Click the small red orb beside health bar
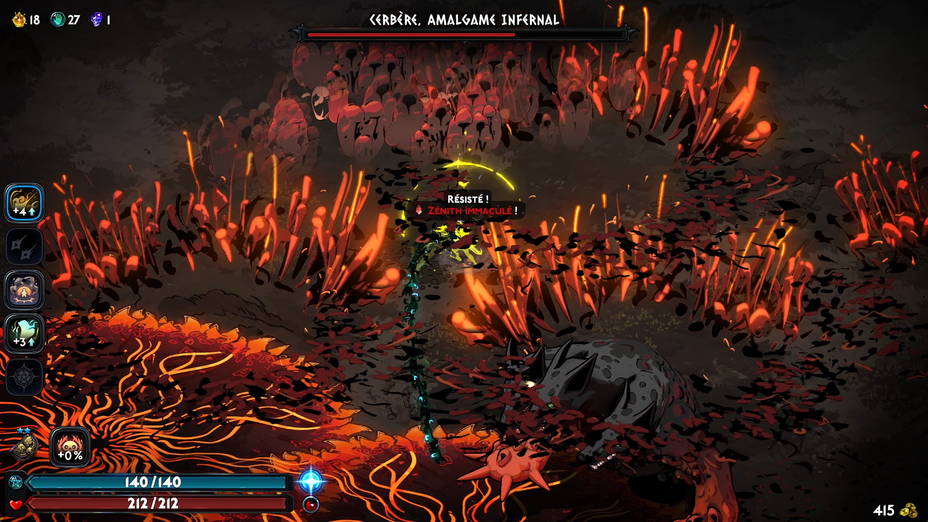The height and width of the screenshot is (522, 928). pos(311,503)
